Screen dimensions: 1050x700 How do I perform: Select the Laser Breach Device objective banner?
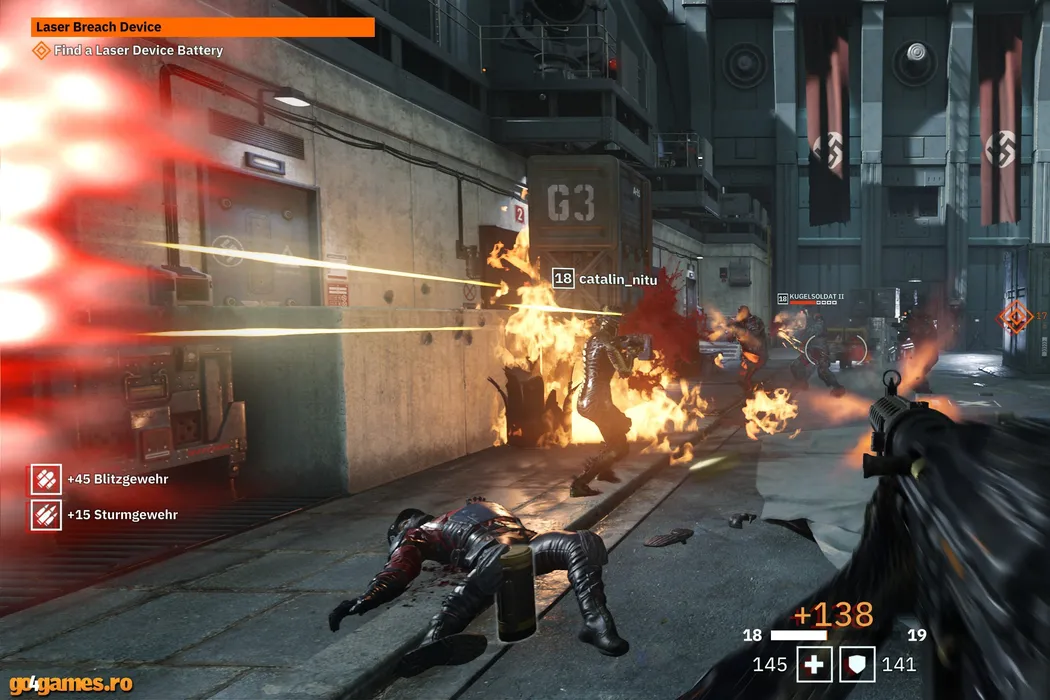(x=203, y=27)
